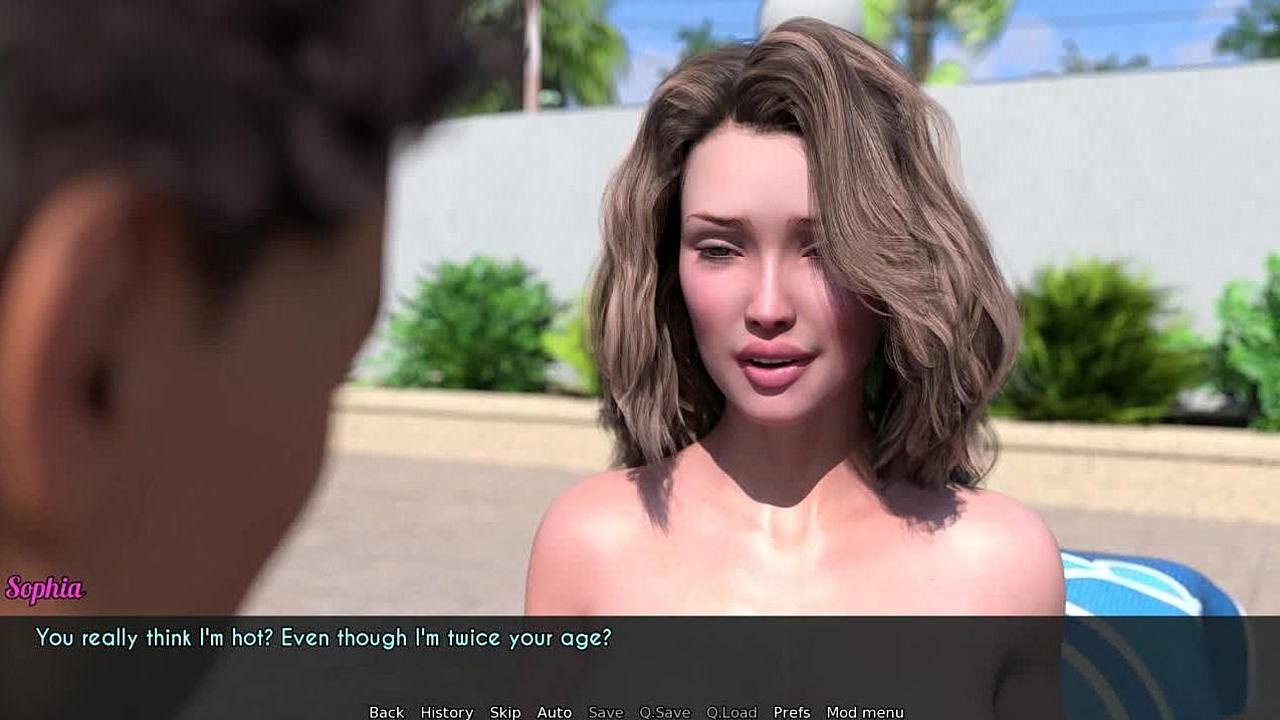Open the Prefs settings
The width and height of the screenshot is (1280, 720).
tap(791, 712)
